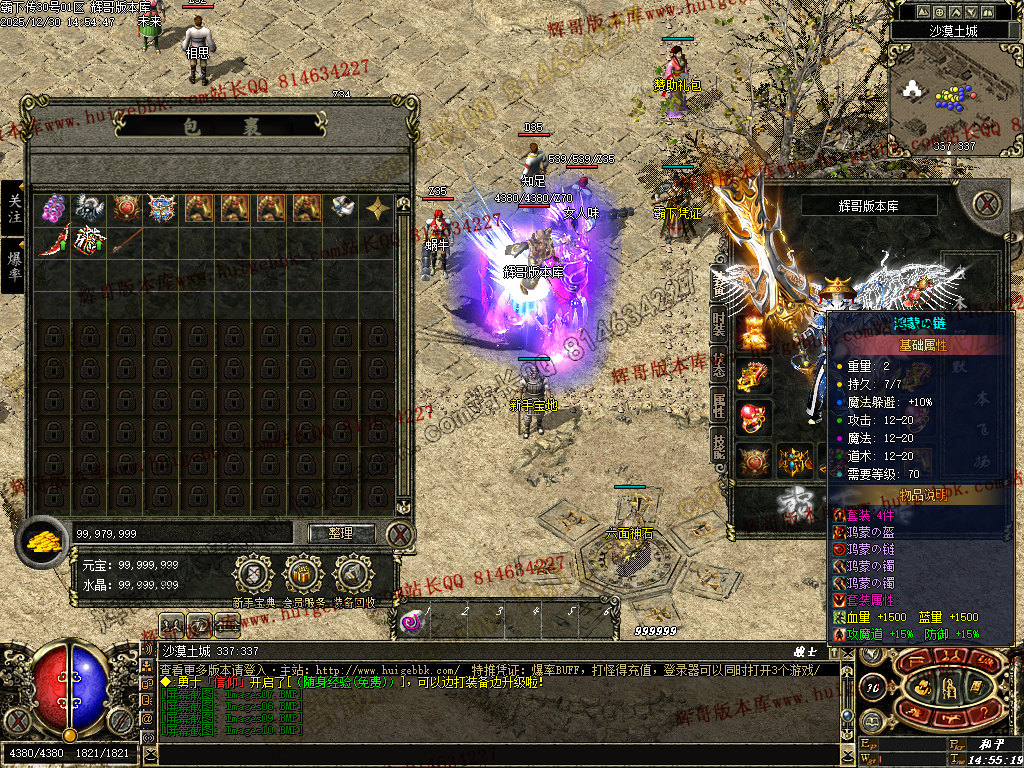The height and width of the screenshot is (768, 1024).
Task: Open the 状态 status tab
Action: point(719,366)
